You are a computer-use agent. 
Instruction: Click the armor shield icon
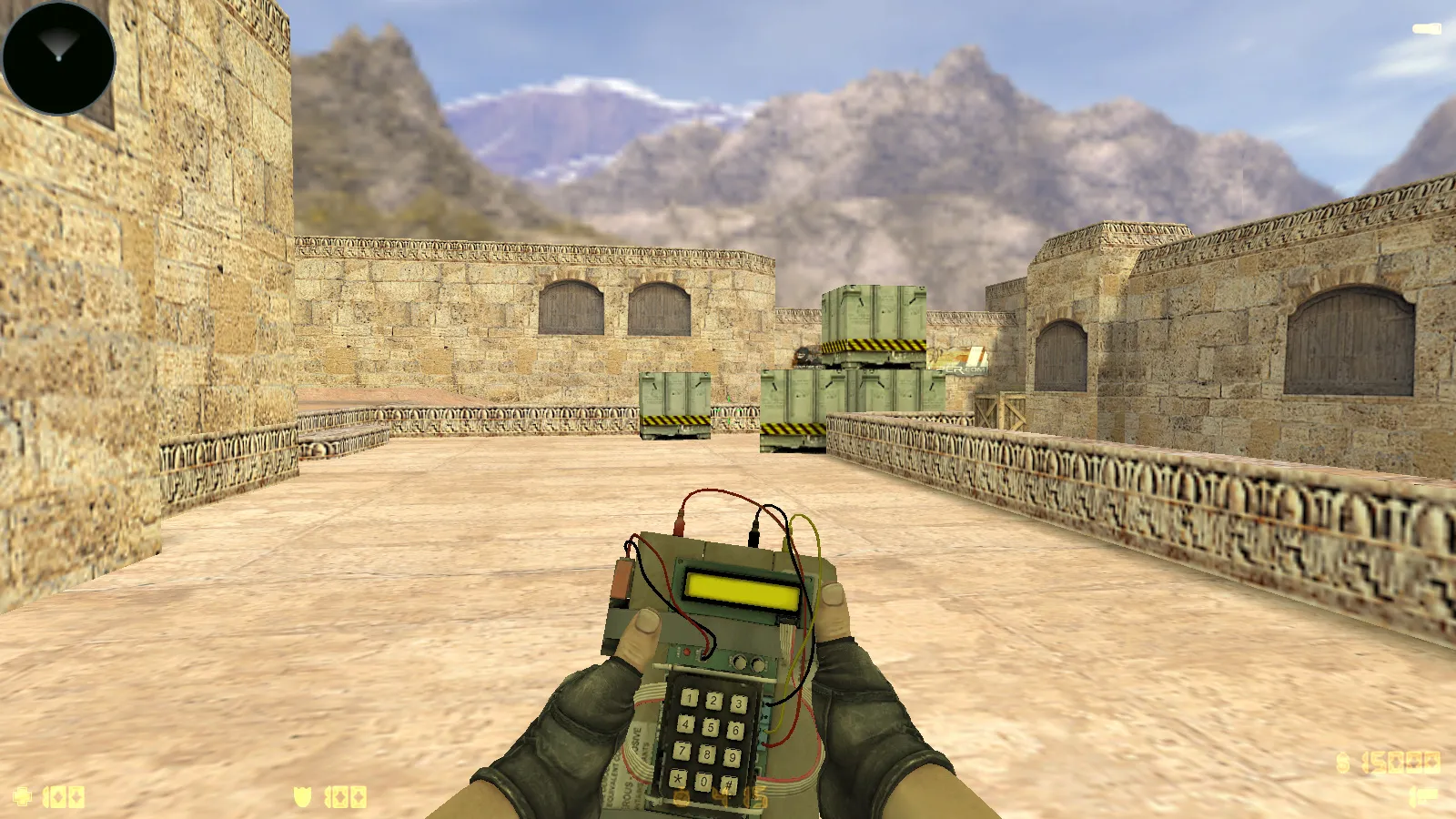point(301,796)
